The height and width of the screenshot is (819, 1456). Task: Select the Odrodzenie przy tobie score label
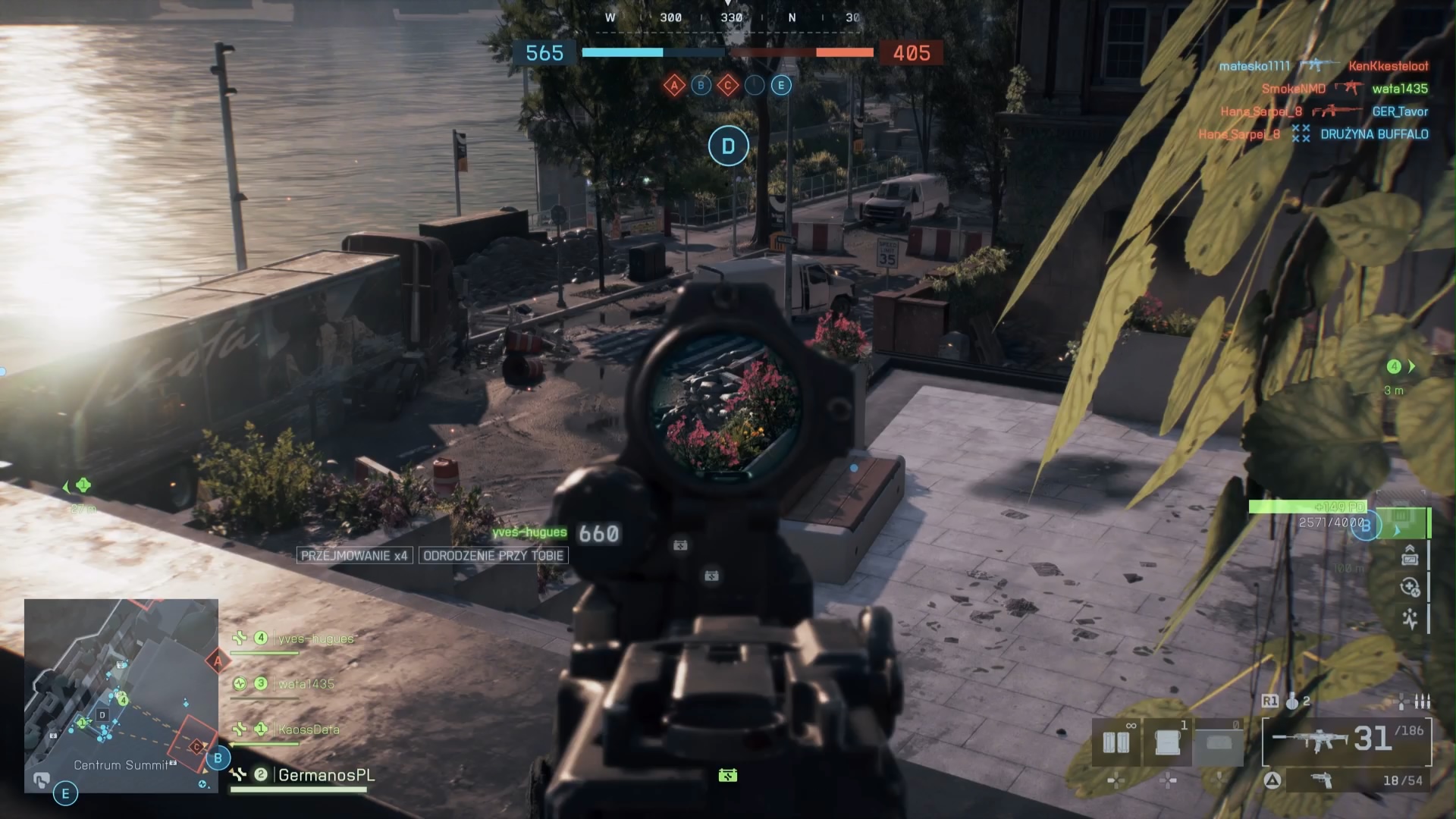click(x=493, y=556)
